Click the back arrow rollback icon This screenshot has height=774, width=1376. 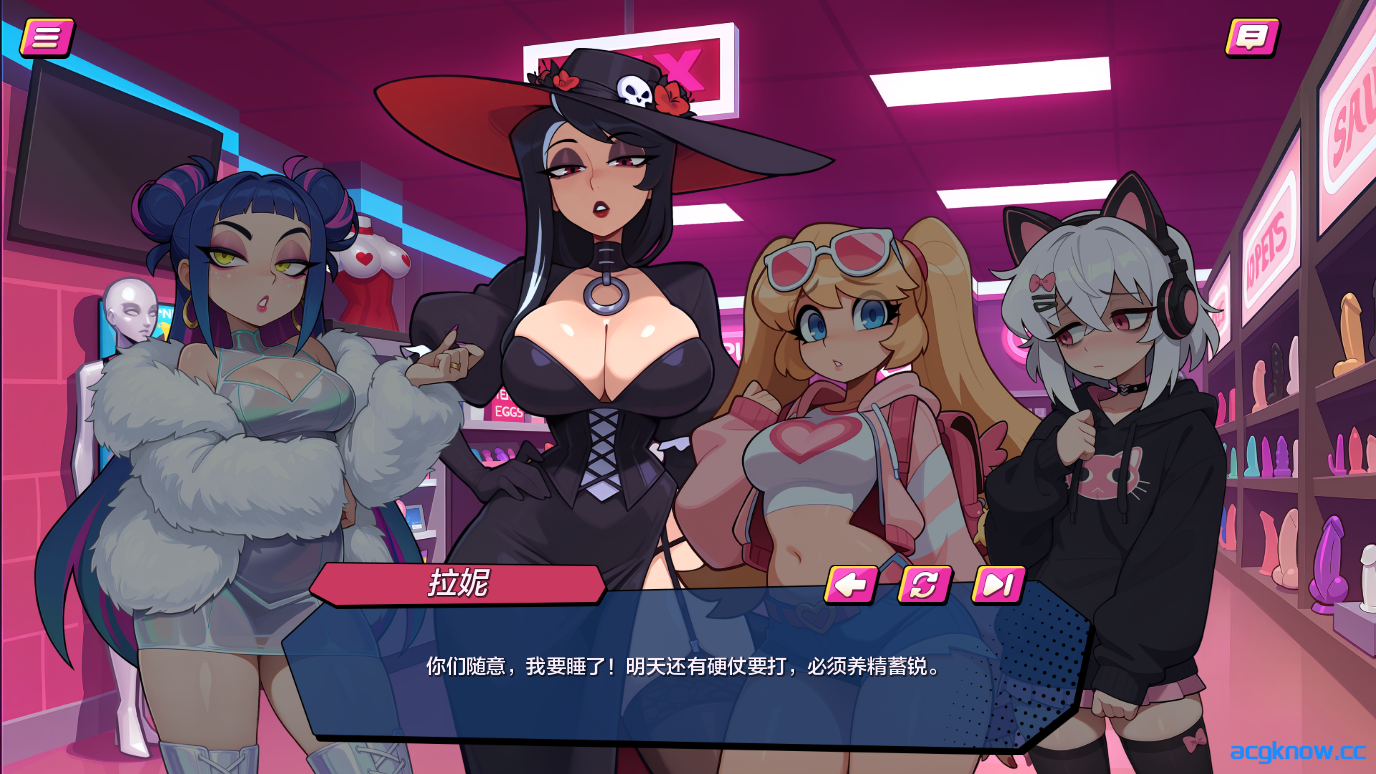click(x=851, y=585)
